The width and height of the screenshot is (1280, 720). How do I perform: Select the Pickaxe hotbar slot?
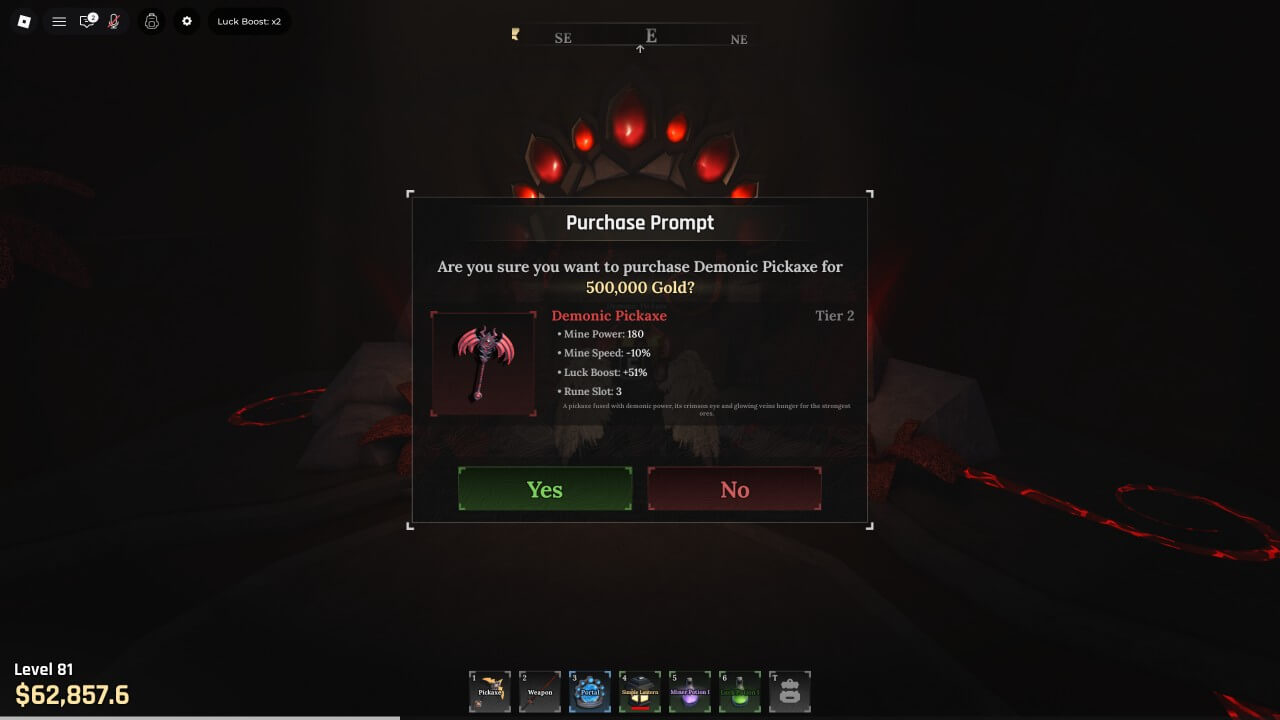point(490,692)
